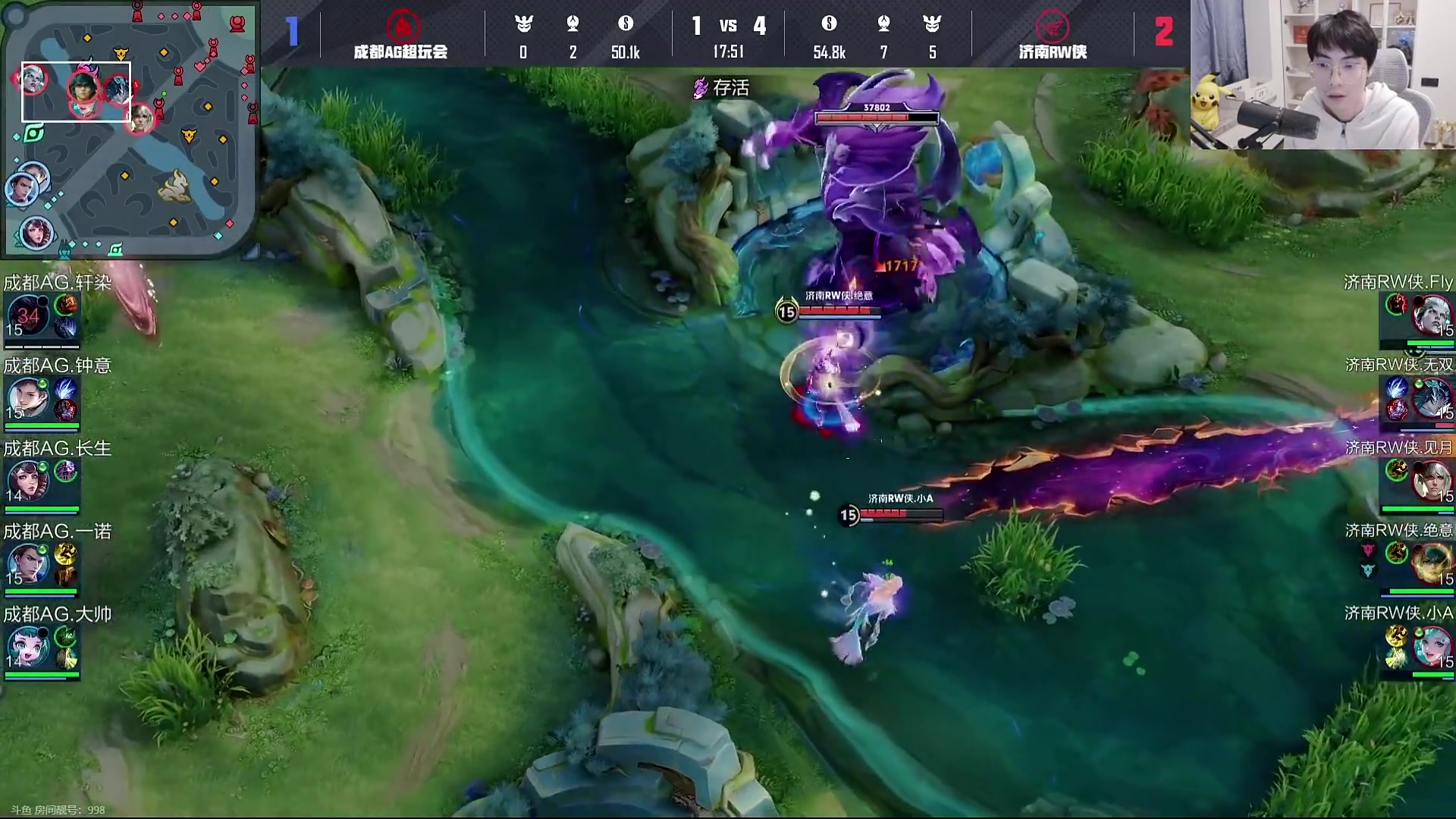Focus on 成都AG.长生's hero portrait
The image size is (1456, 819).
click(28, 482)
